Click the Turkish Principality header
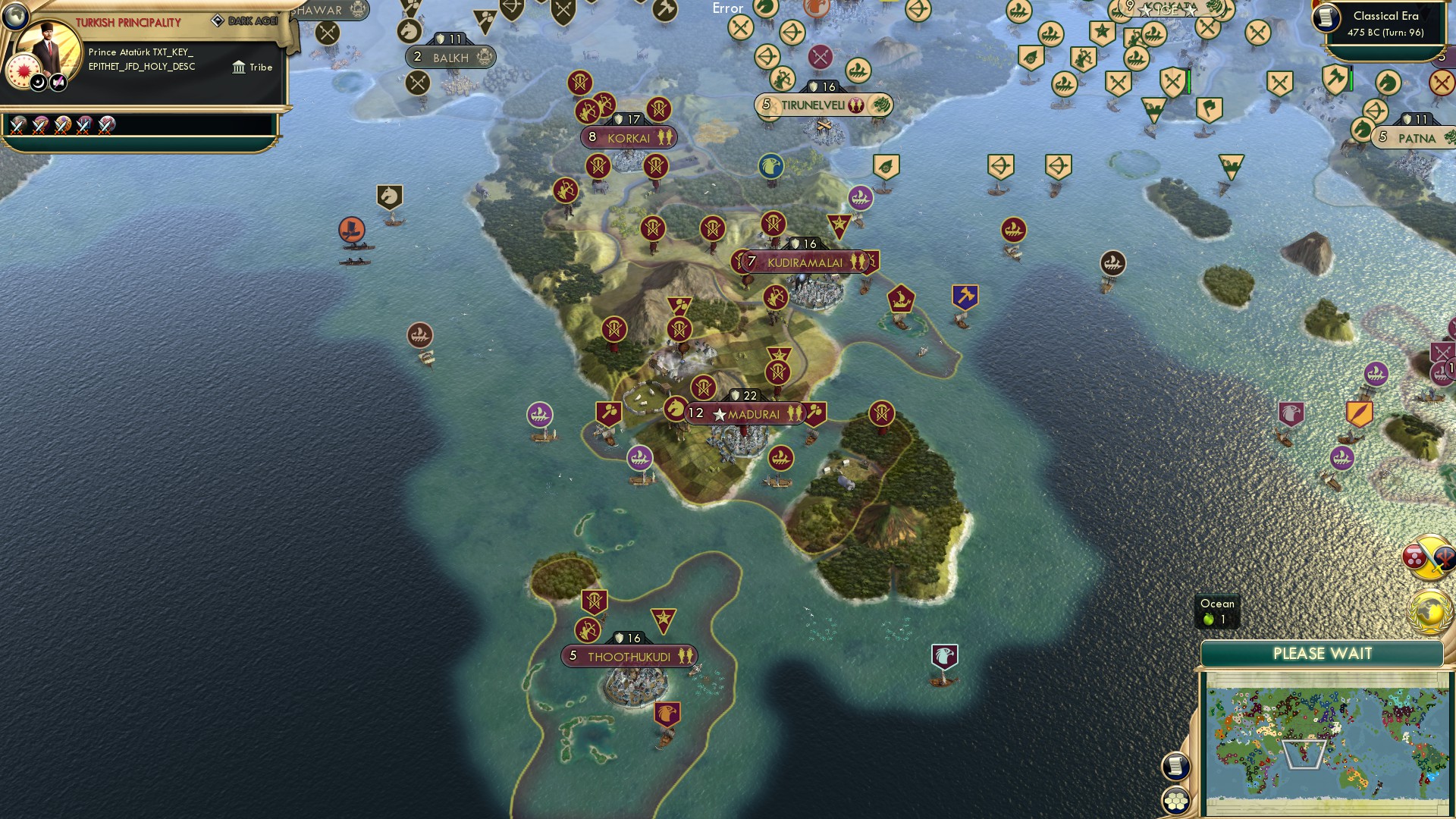Image resolution: width=1456 pixels, height=819 pixels. pos(127,21)
